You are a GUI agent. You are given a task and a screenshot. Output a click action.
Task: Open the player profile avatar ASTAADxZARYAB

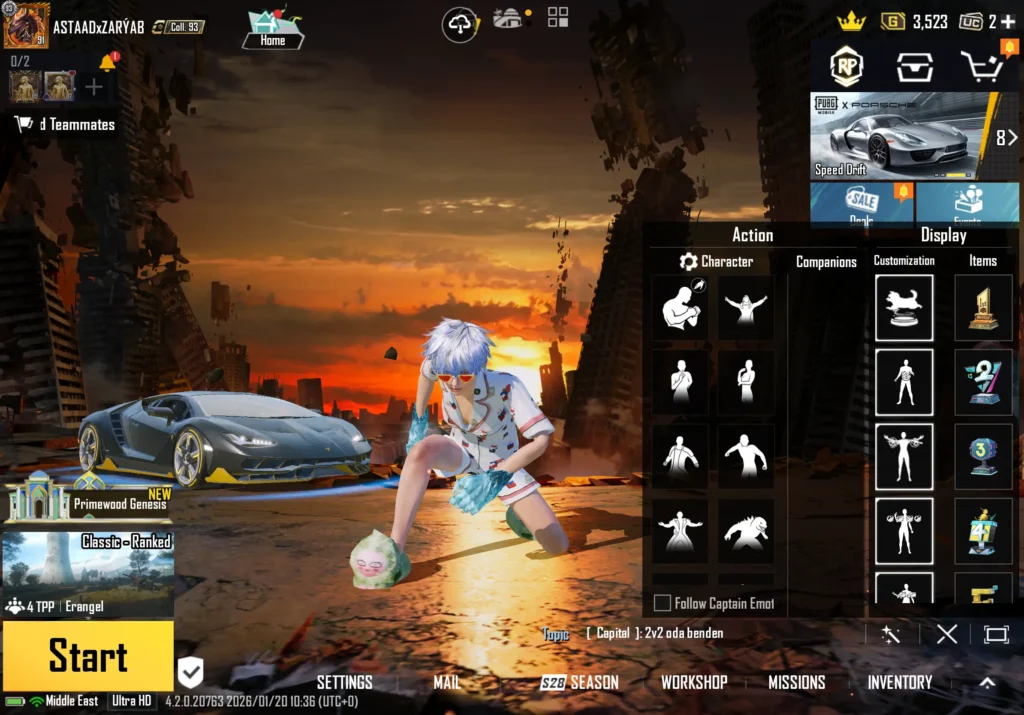coord(26,25)
